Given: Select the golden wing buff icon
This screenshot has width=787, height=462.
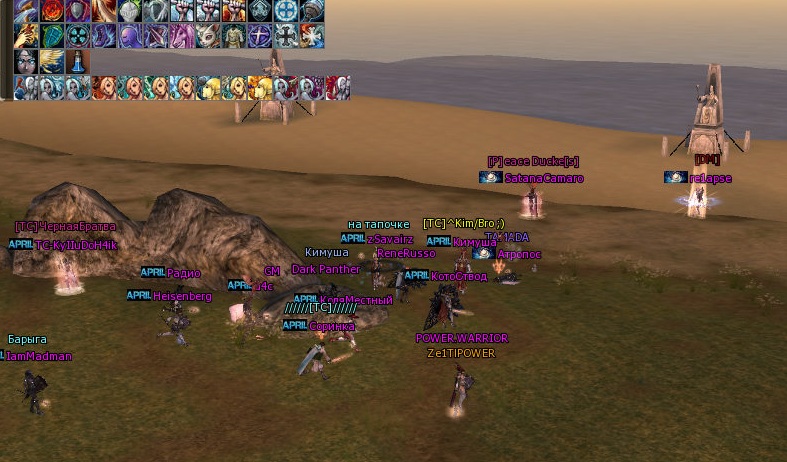Looking at the screenshot, I should [x=50, y=62].
